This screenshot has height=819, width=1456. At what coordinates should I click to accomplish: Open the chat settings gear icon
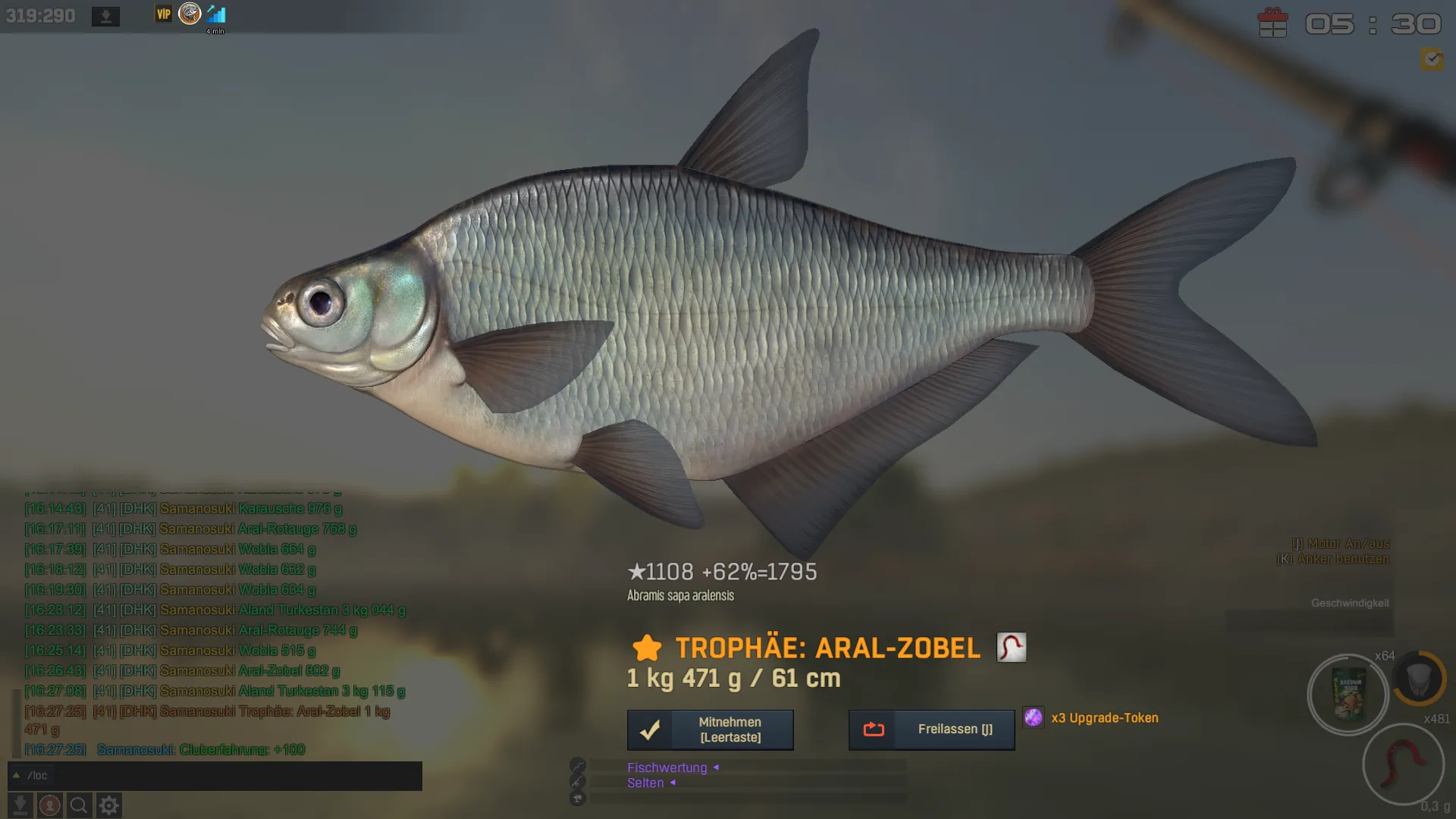(x=109, y=805)
